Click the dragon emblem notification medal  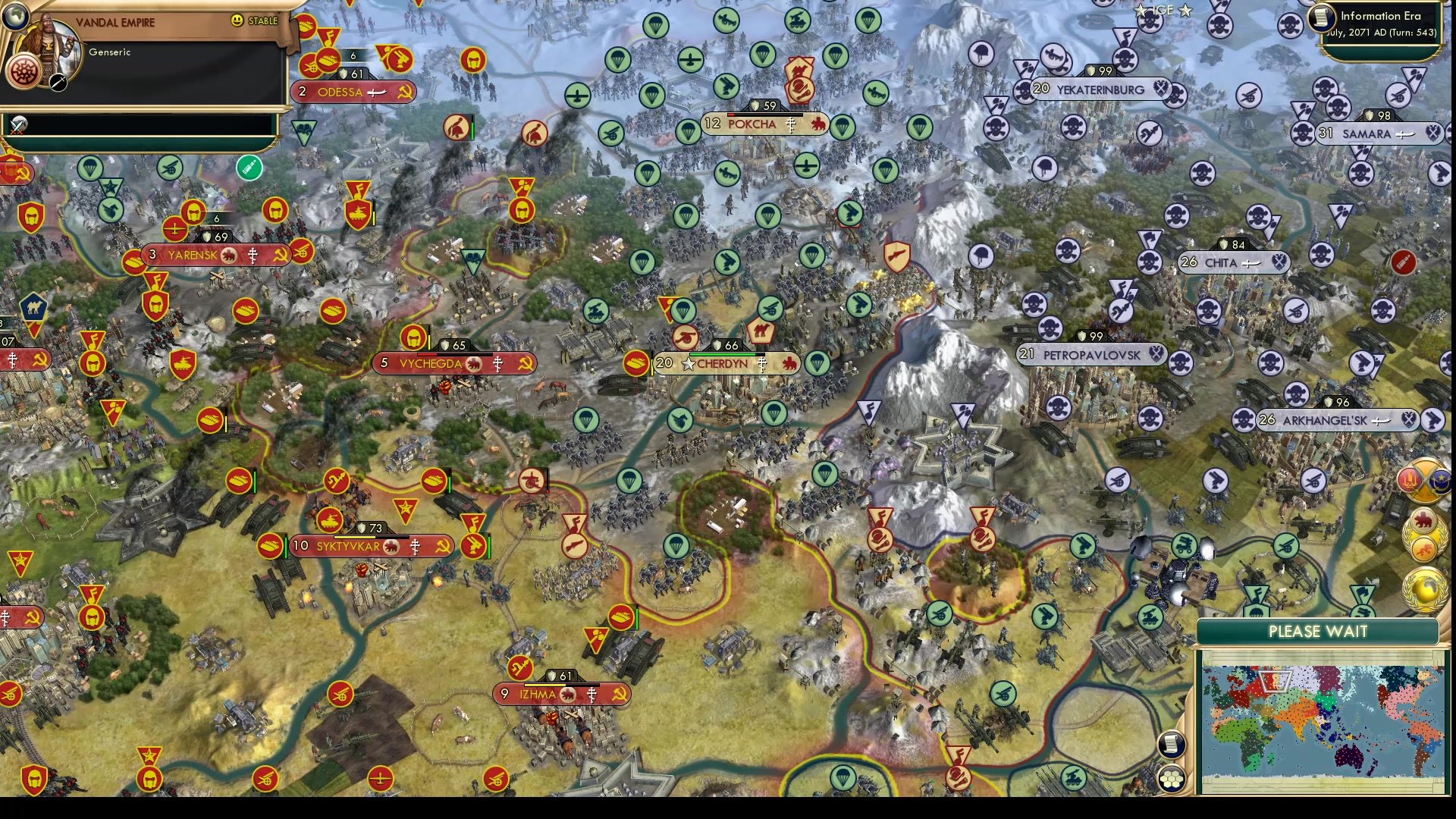[1423, 548]
